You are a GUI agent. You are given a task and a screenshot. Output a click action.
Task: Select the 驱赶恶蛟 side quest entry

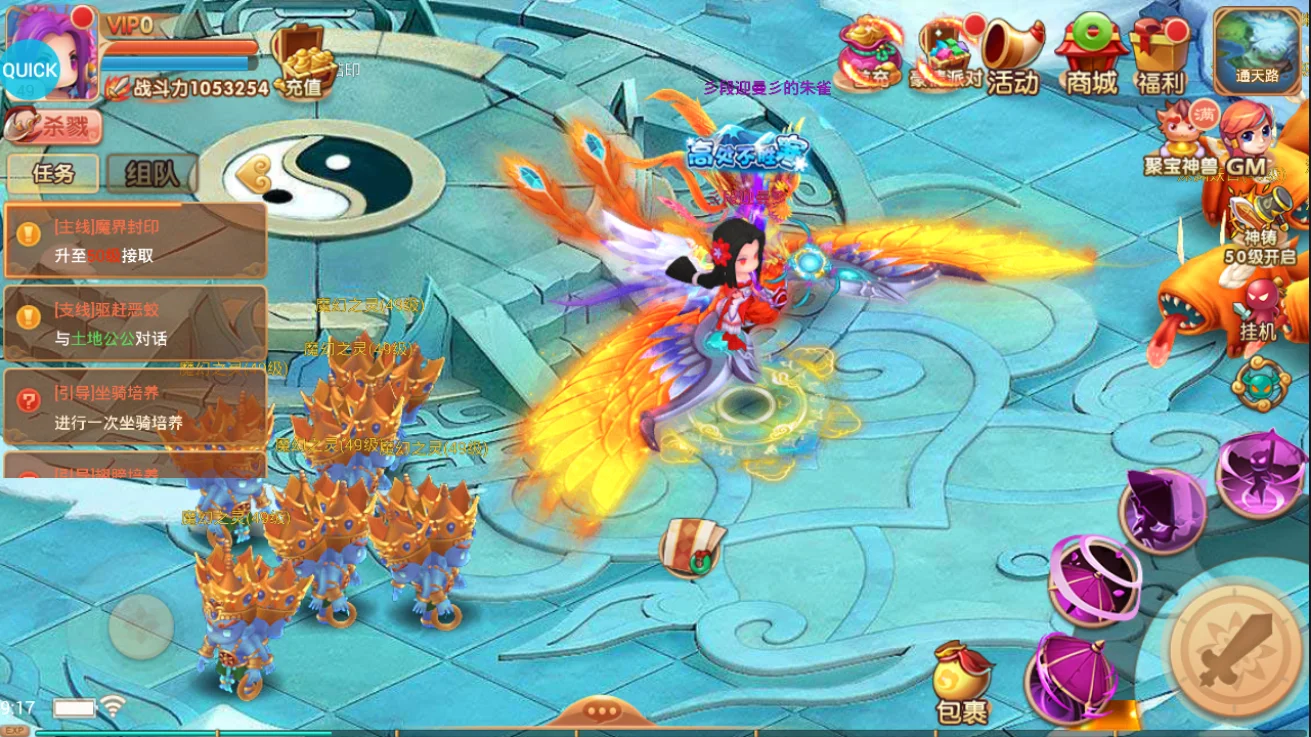point(135,324)
